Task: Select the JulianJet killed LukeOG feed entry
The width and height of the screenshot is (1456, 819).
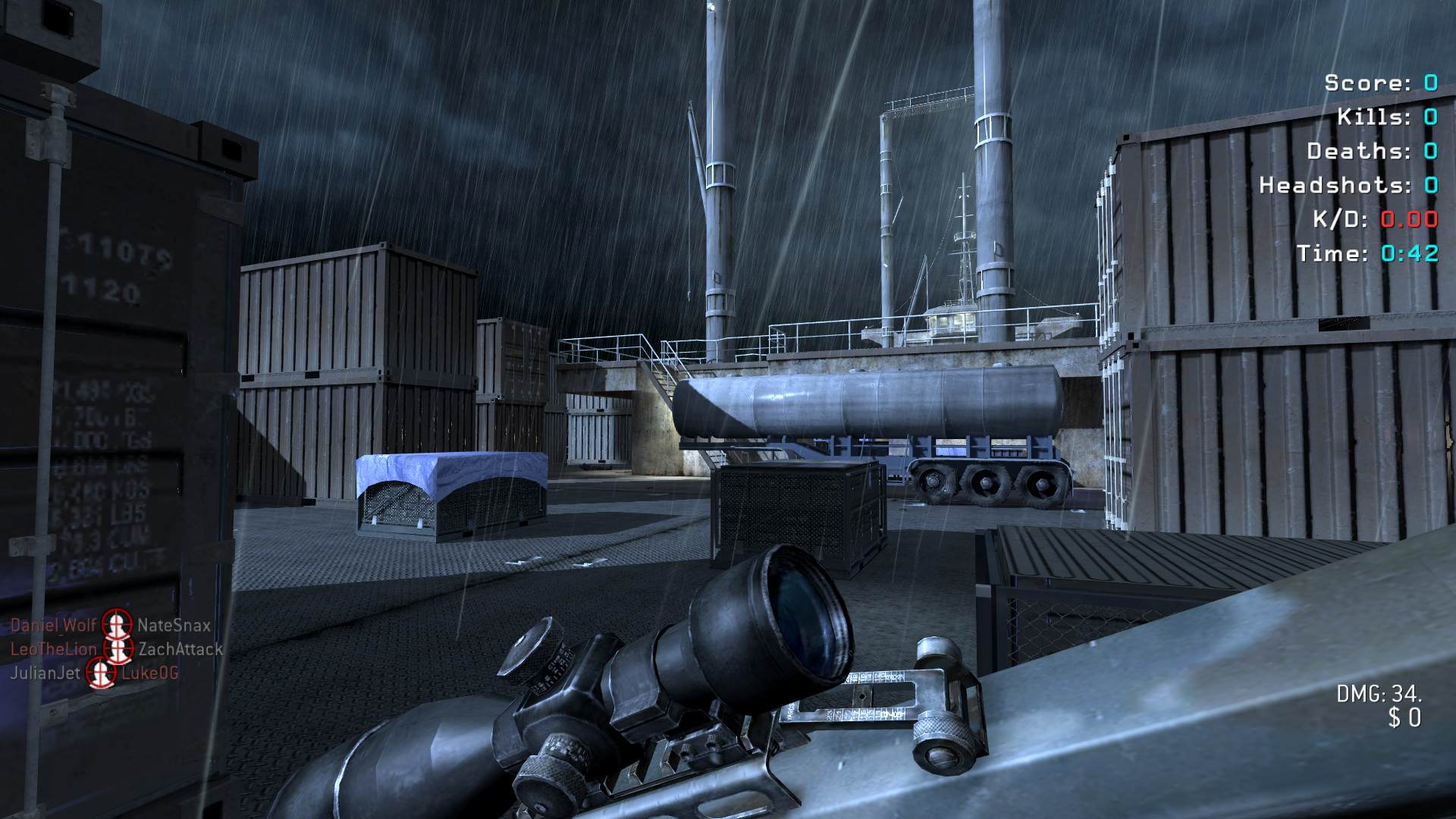Action: [x=95, y=673]
